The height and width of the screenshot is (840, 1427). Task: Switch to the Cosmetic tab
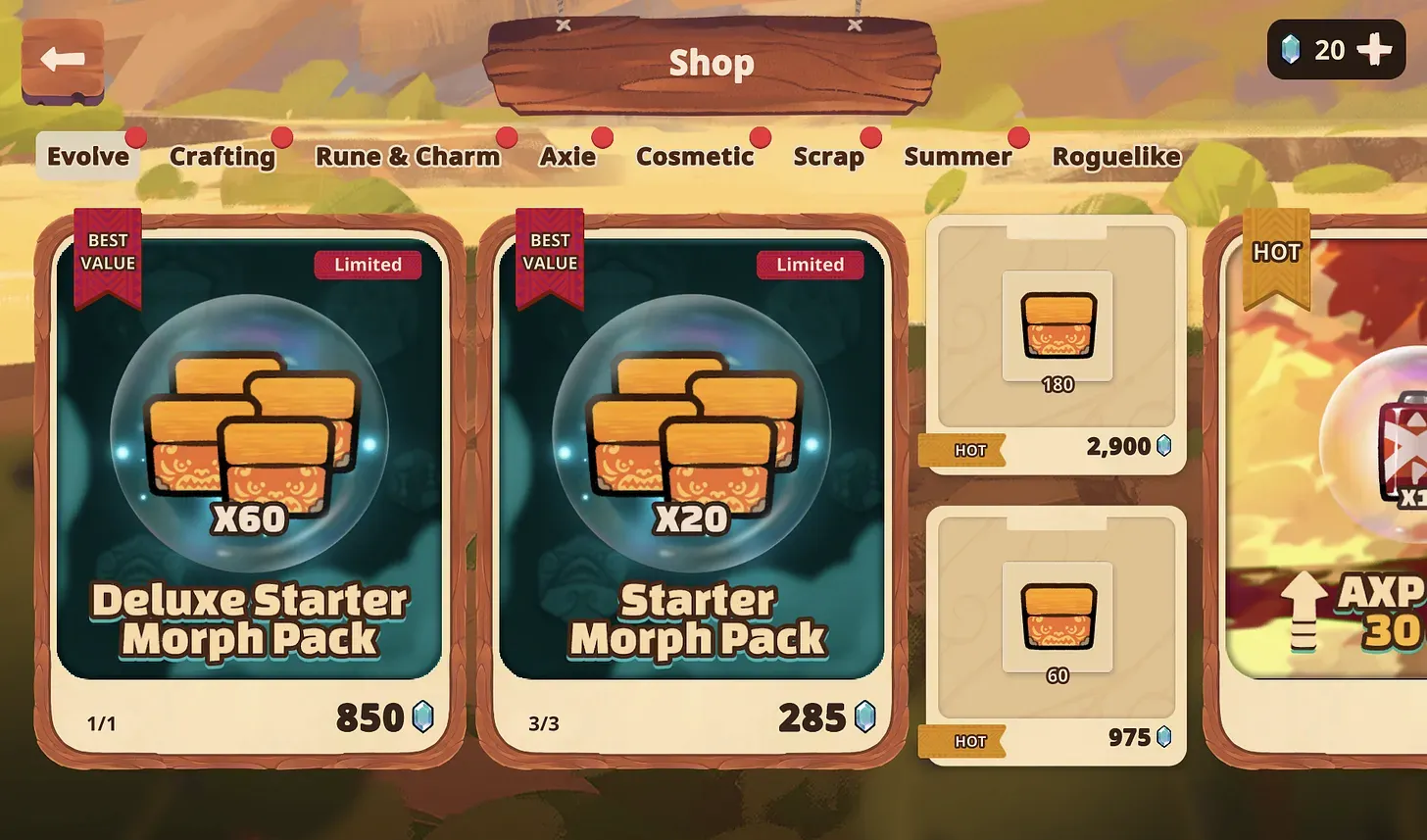(x=697, y=156)
